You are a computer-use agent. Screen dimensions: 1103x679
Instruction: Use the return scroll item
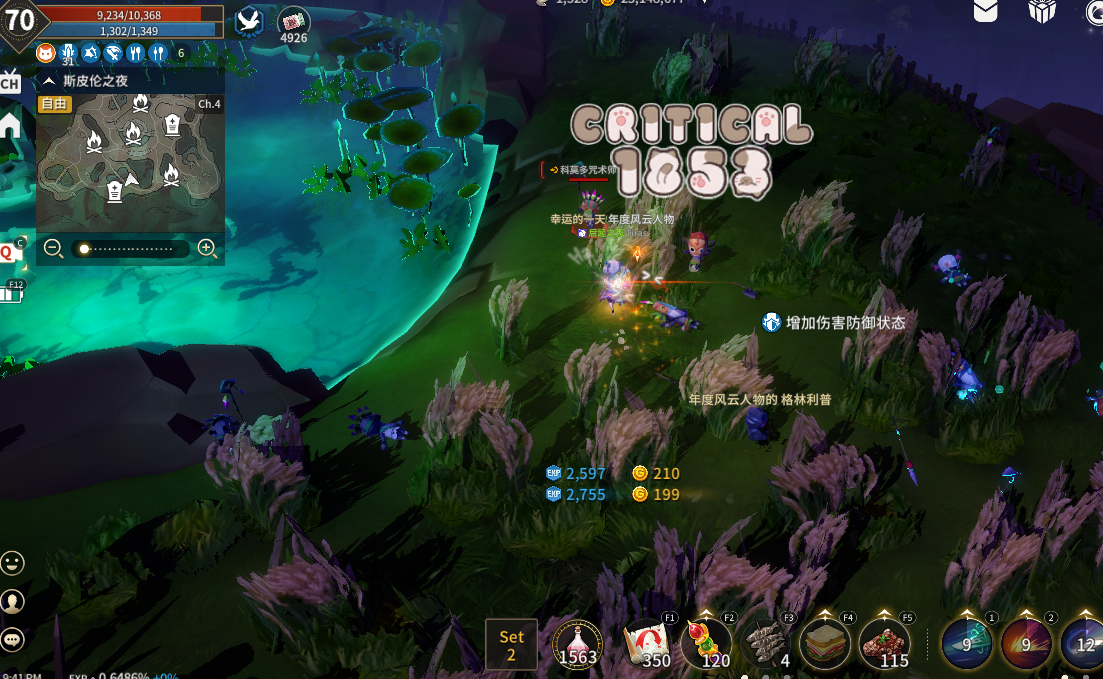click(x=647, y=643)
